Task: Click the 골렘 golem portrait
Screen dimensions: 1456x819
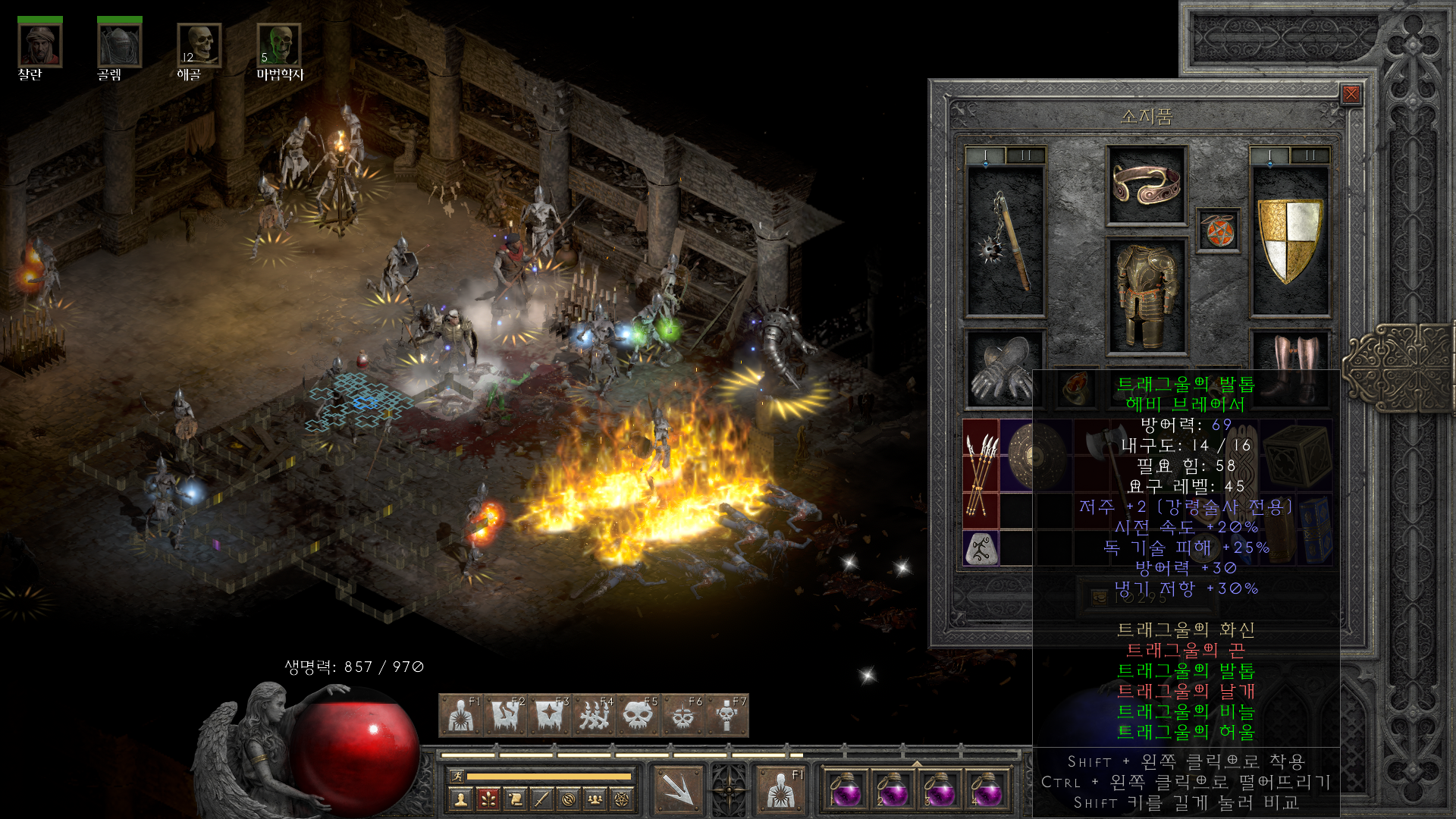Action: pos(119,45)
